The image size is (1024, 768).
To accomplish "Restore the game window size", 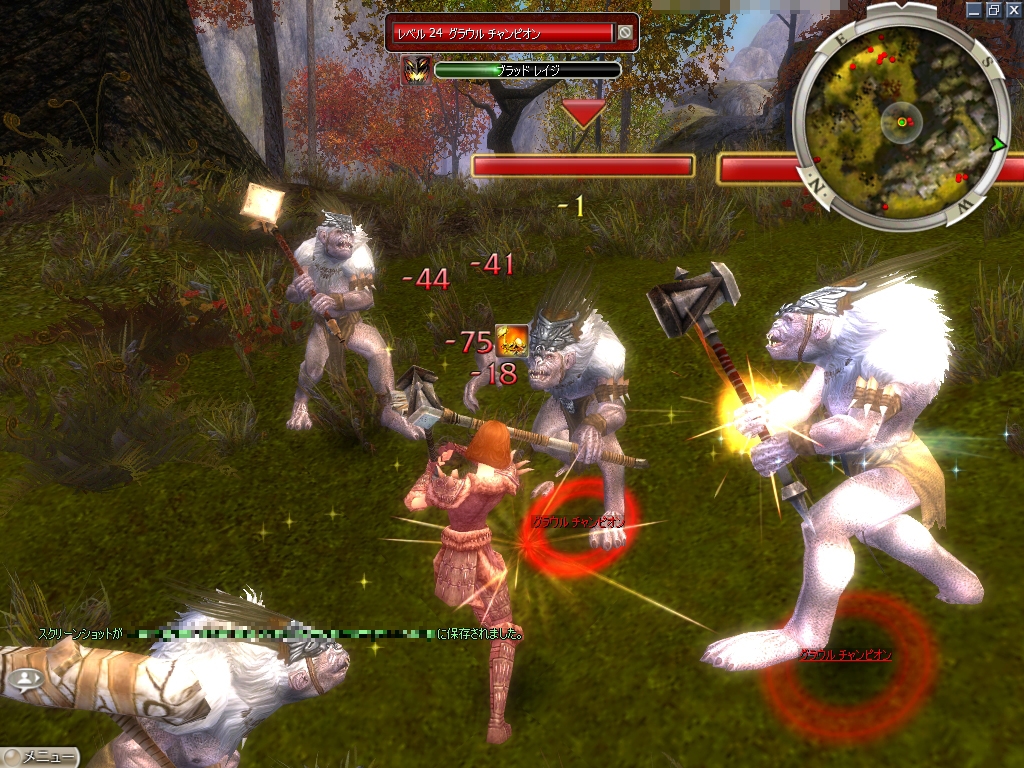I will coord(994,9).
